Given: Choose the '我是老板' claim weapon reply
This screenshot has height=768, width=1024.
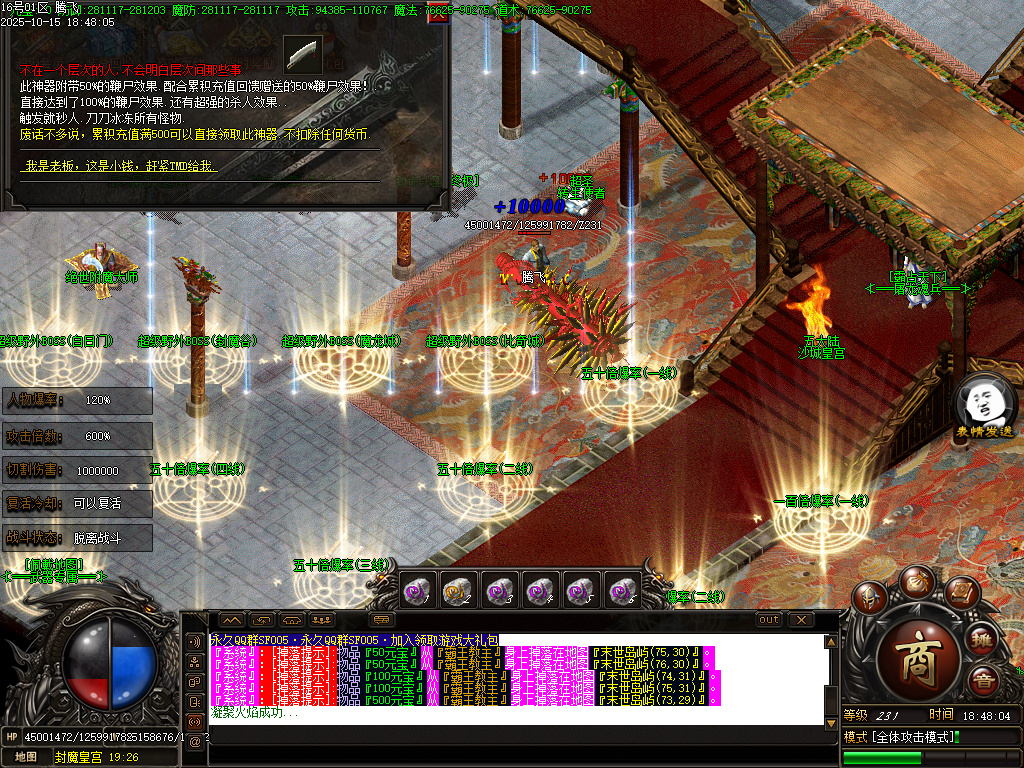Looking at the screenshot, I should click(x=118, y=166).
